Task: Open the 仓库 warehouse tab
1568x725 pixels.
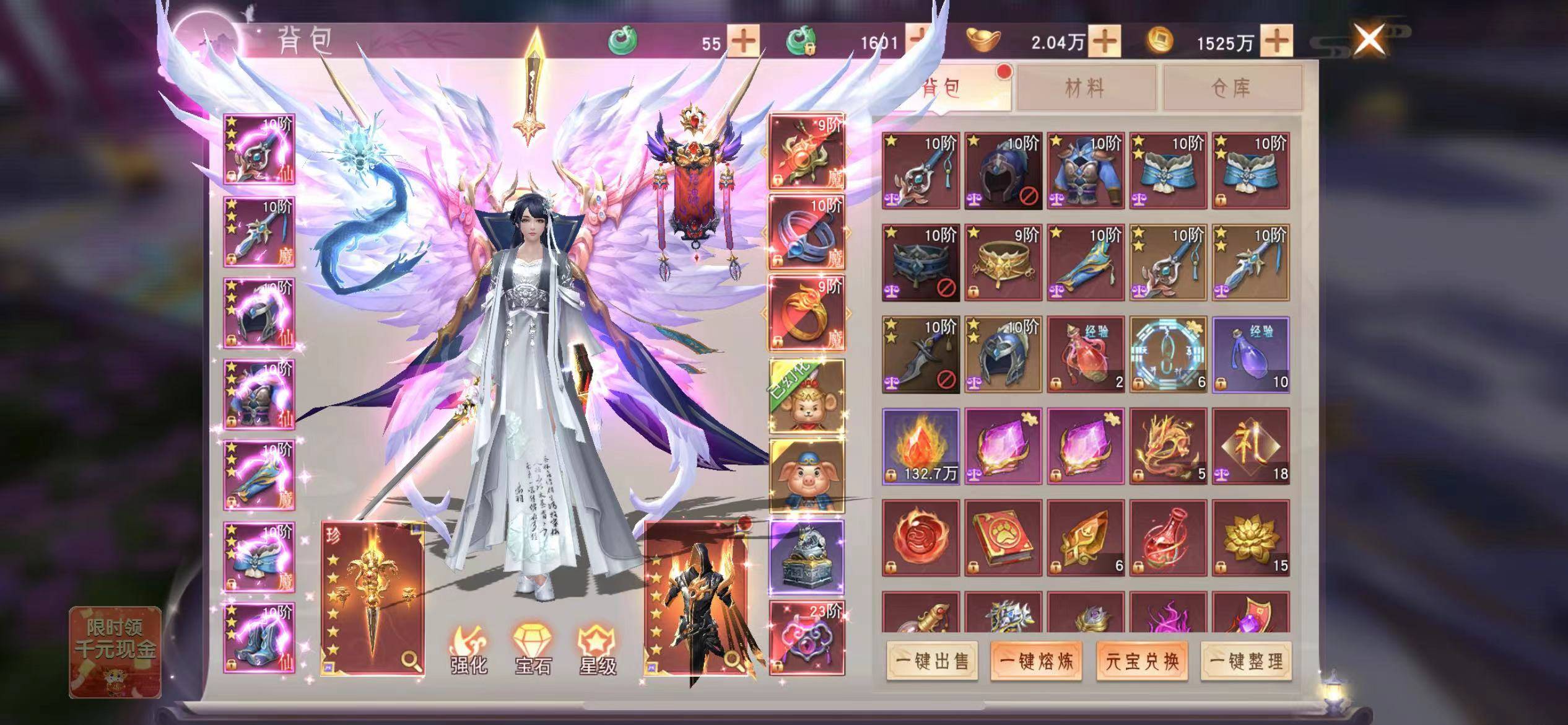Action: [1231, 89]
